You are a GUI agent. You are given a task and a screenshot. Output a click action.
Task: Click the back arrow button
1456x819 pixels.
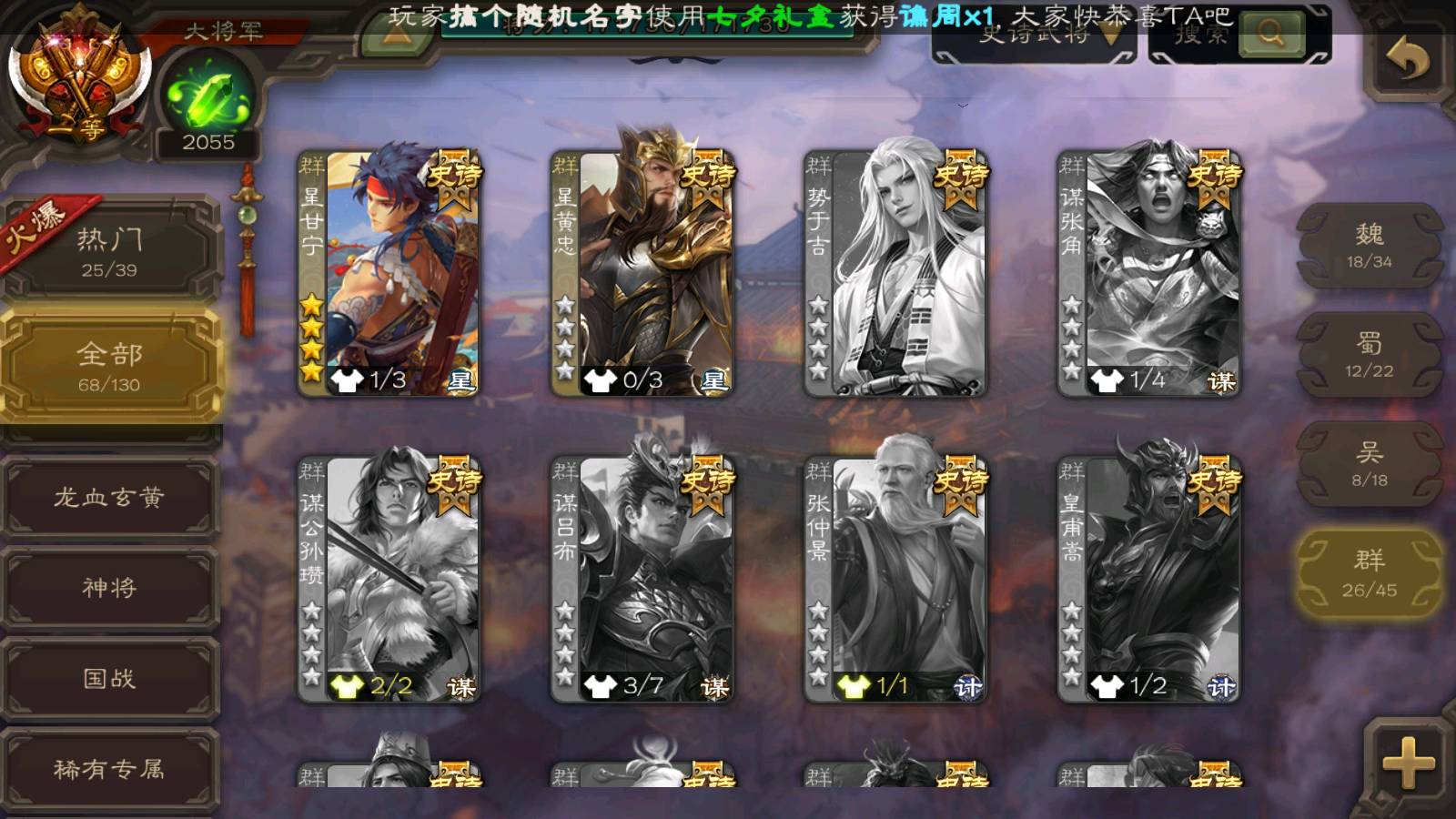[x=1407, y=60]
